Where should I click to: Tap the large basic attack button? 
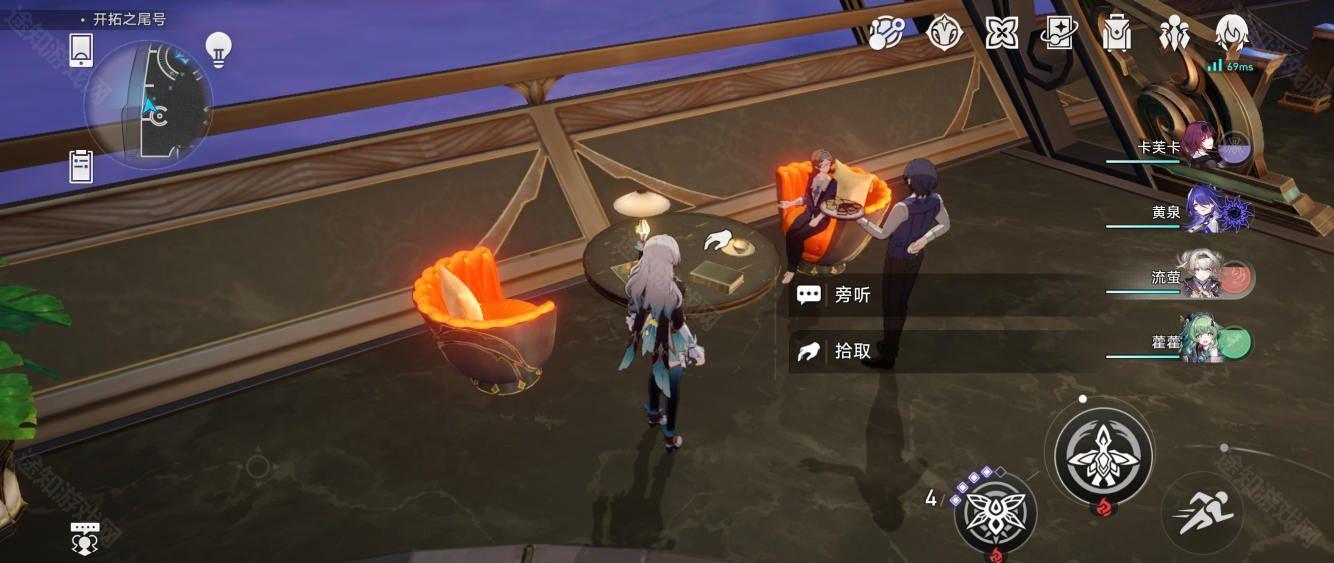[x=1103, y=456]
